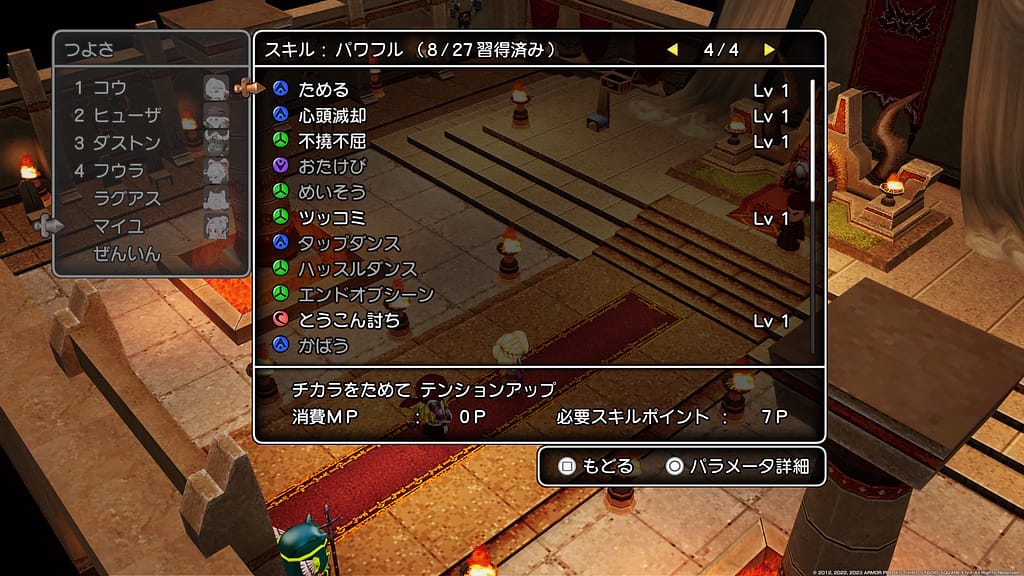Screen dimensions: 1024x576
Task: Choose the 不撓不屈 skill
Action: pos(332,141)
